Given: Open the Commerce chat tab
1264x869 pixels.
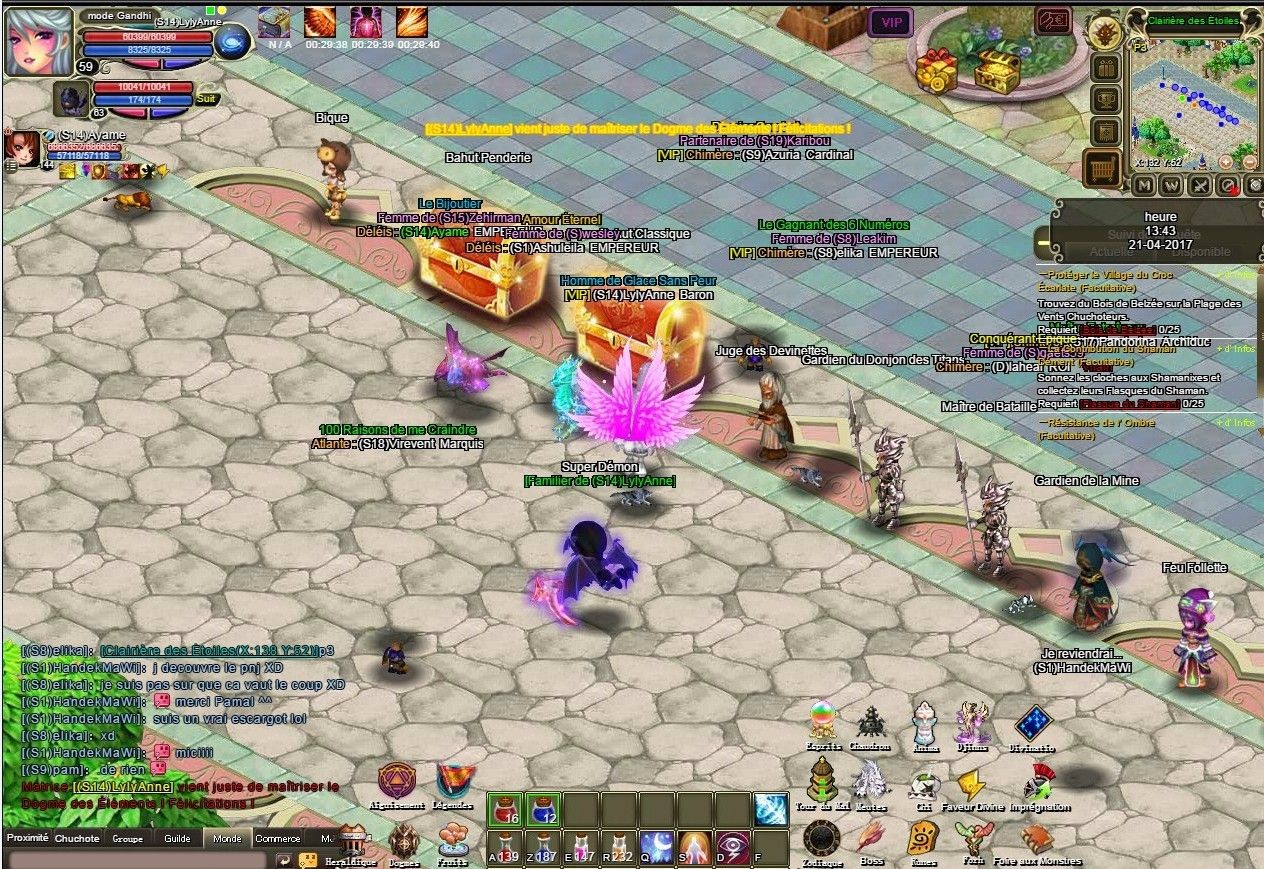Looking at the screenshot, I should pos(277,838).
